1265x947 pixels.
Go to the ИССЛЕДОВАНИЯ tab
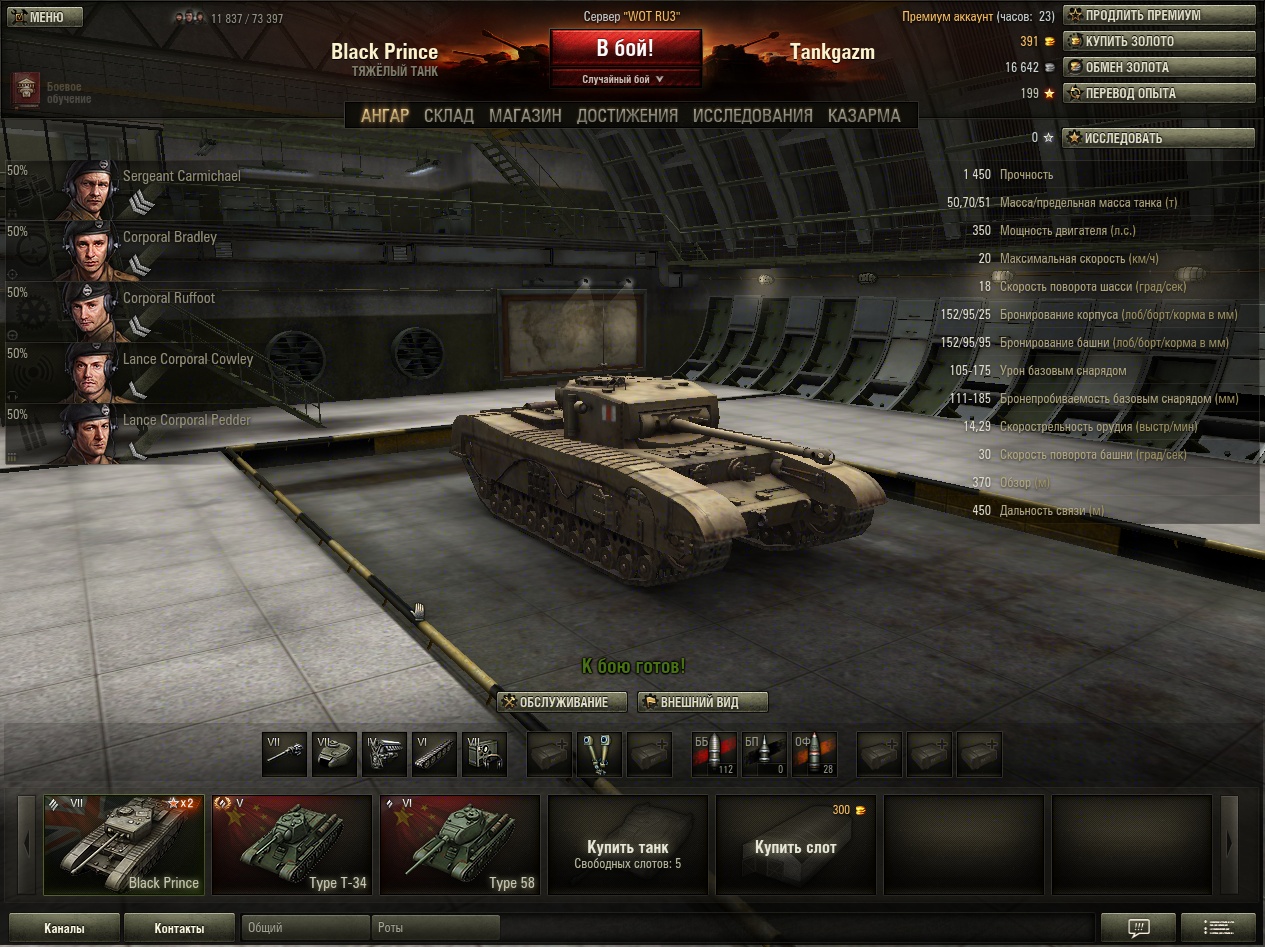click(x=752, y=115)
